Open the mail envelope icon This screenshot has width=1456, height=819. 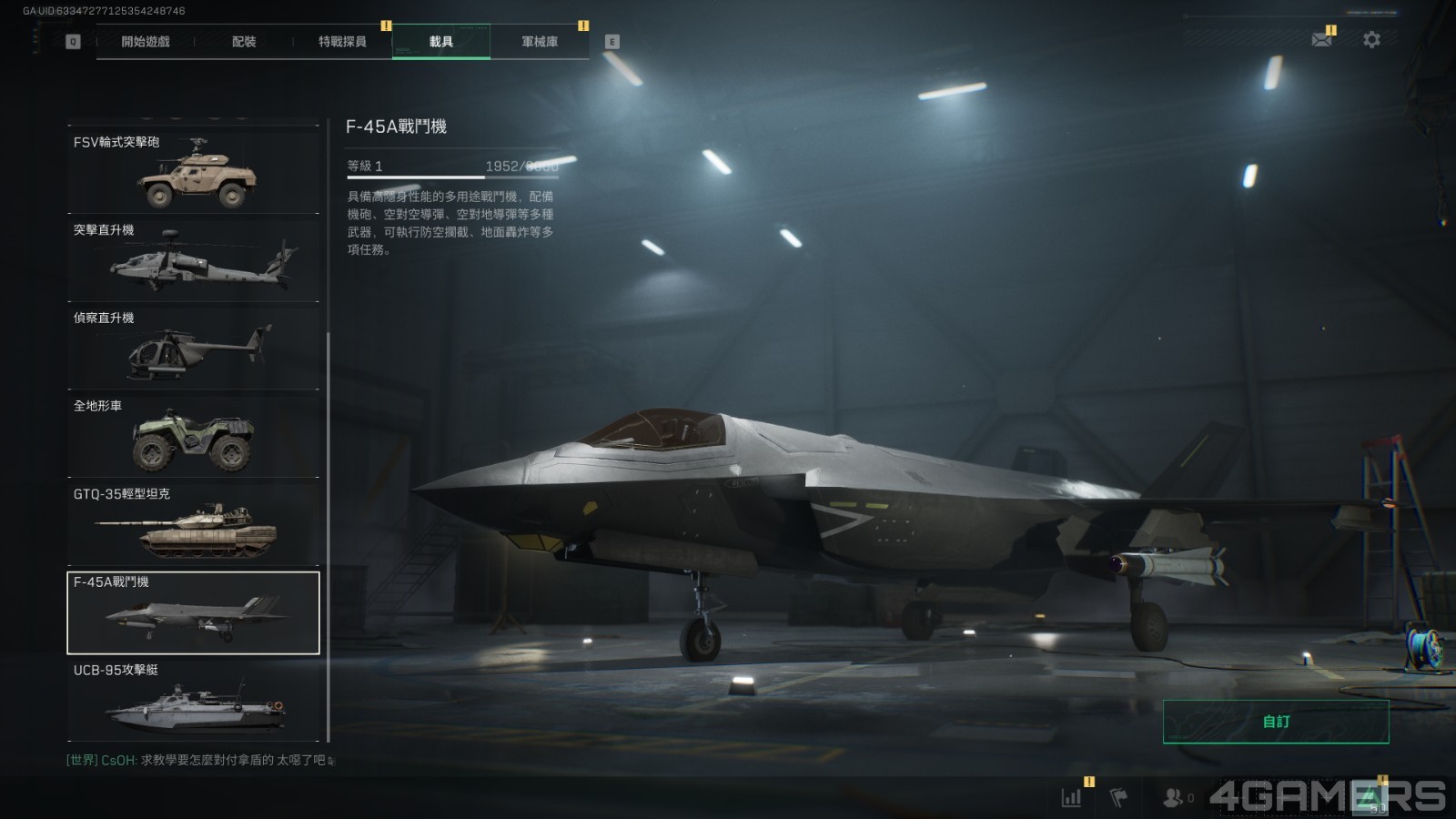[x=1321, y=40]
